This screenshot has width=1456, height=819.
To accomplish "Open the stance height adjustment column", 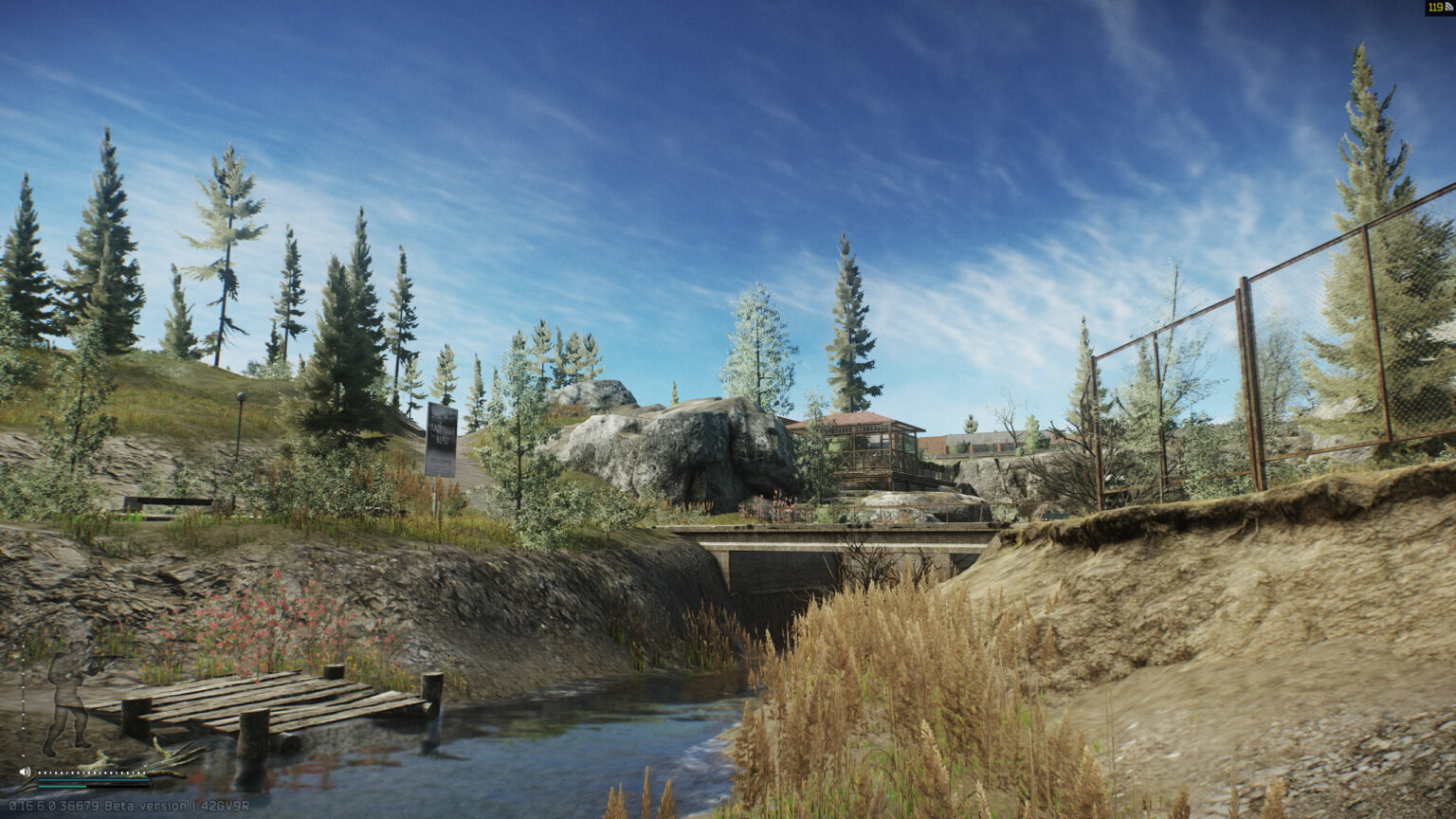I will [x=23, y=701].
